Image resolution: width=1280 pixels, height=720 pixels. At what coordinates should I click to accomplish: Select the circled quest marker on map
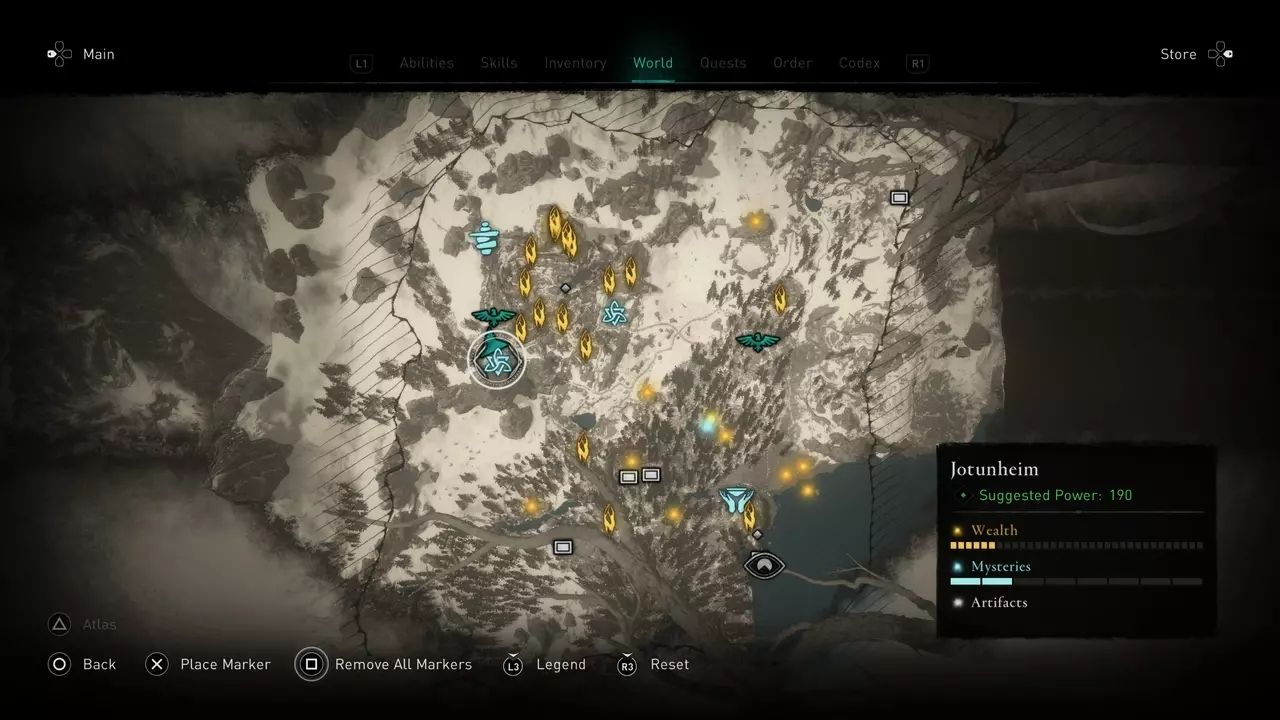pyautogui.click(x=496, y=360)
